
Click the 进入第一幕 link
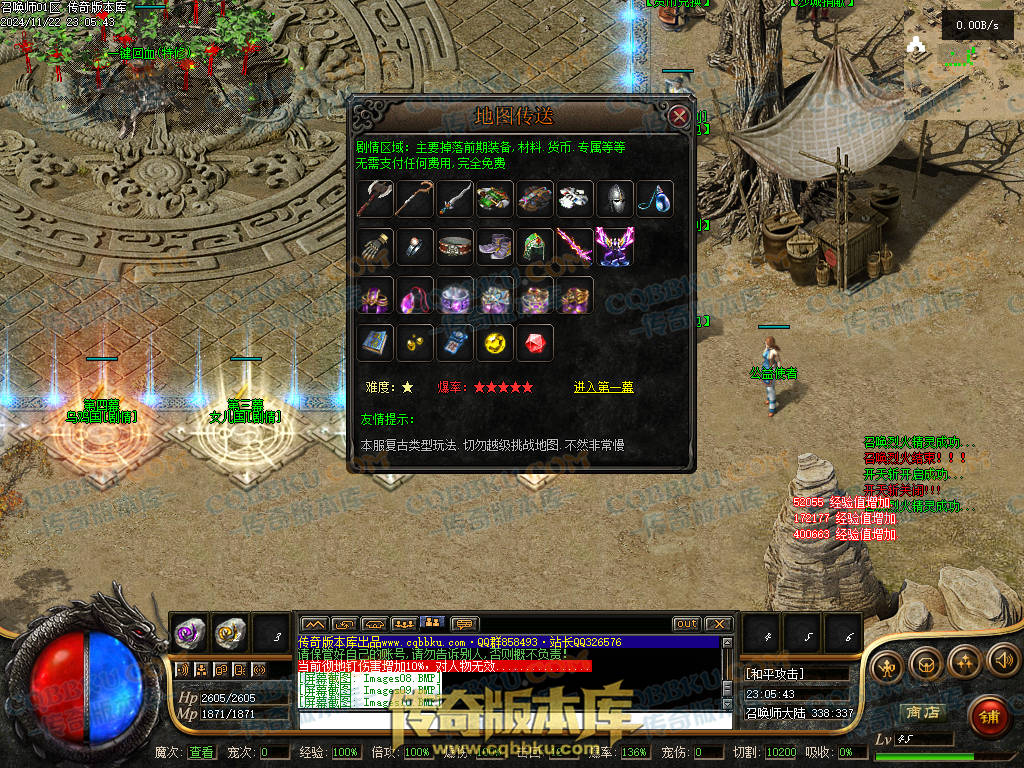click(603, 387)
